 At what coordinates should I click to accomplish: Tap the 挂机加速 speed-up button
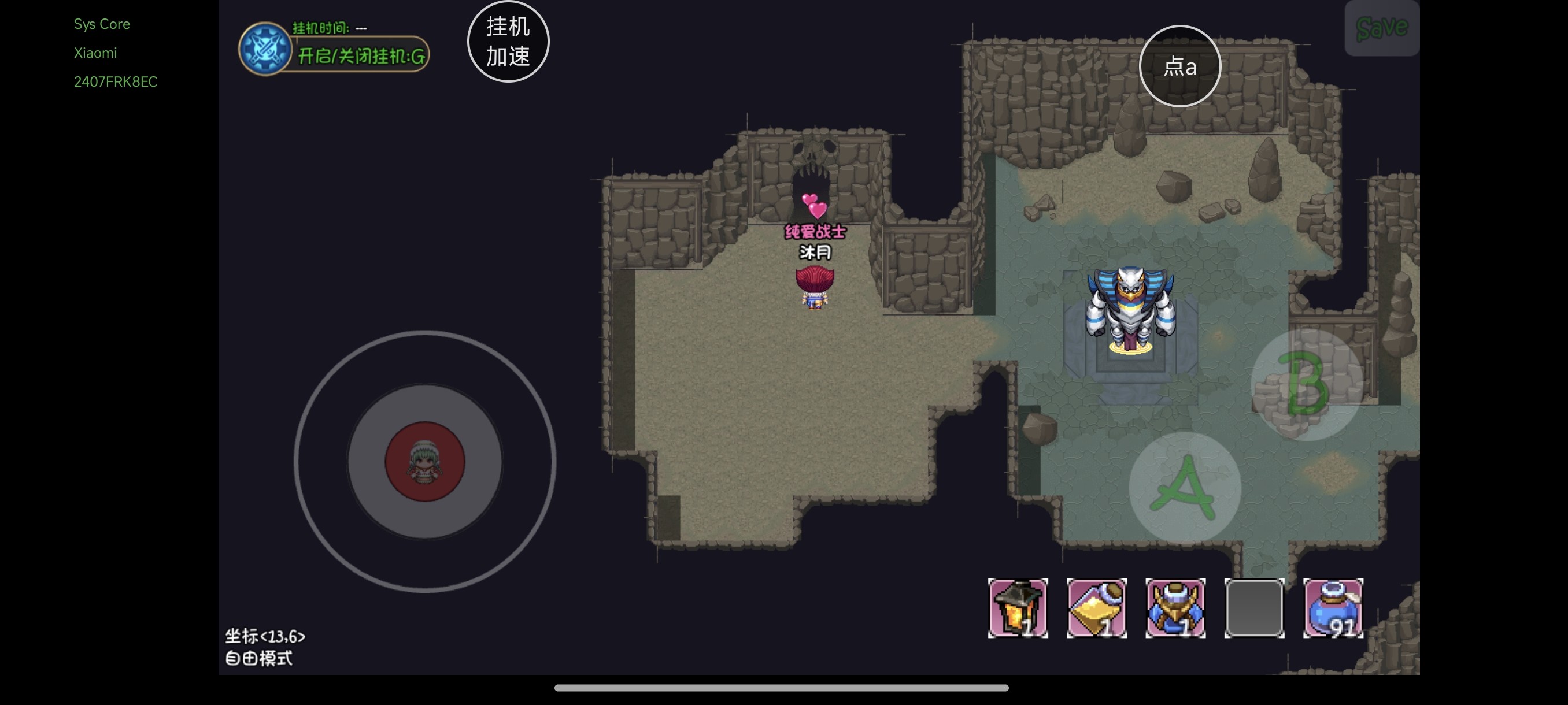(x=508, y=42)
